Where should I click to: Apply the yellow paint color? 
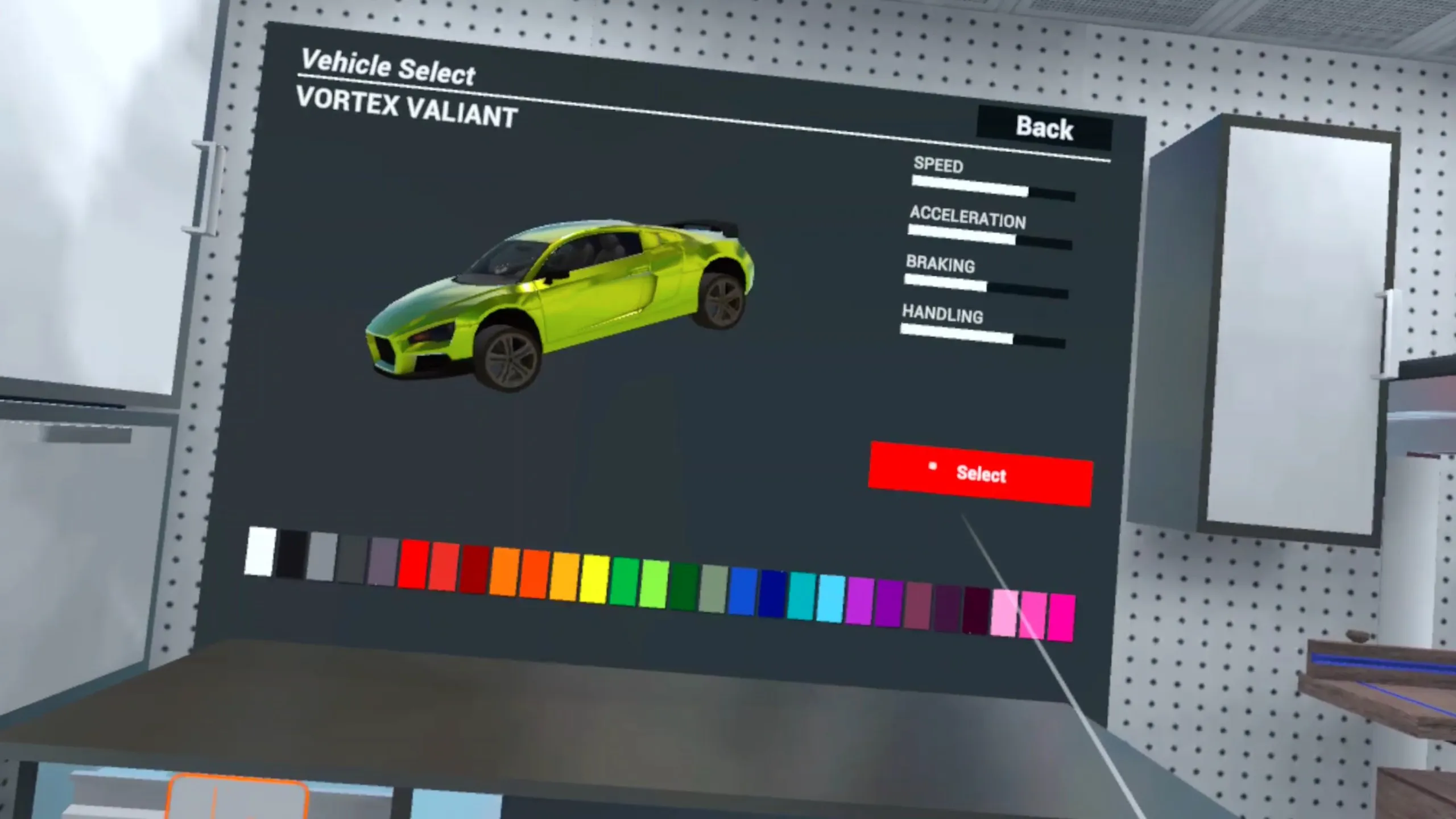tap(594, 580)
